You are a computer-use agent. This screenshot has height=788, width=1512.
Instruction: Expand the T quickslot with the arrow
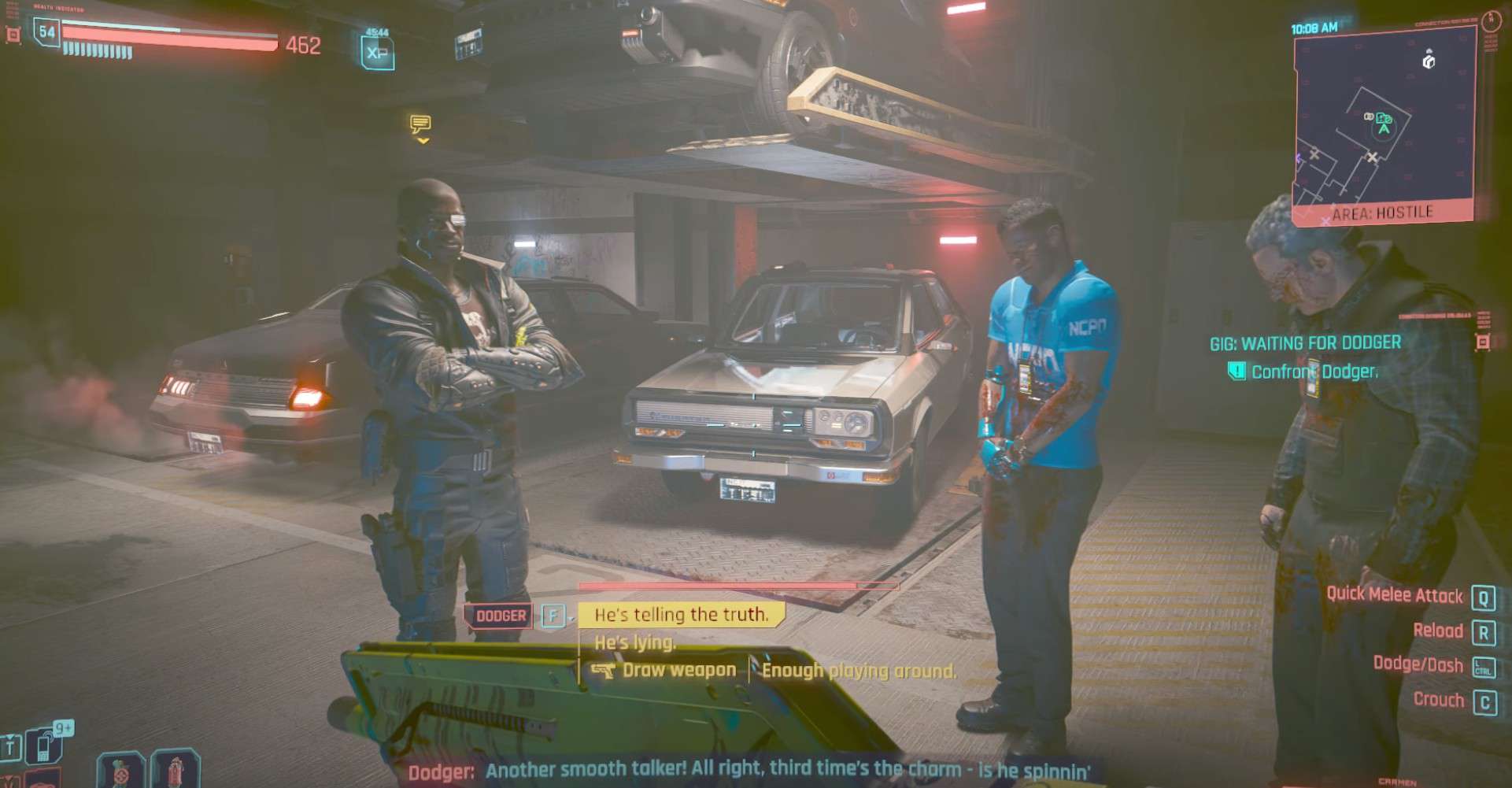(x=10, y=738)
